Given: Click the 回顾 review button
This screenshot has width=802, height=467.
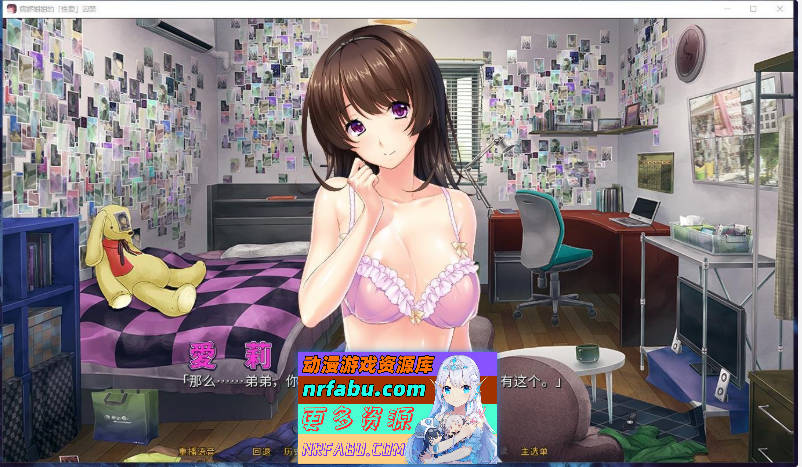Looking at the screenshot, I should (x=261, y=451).
